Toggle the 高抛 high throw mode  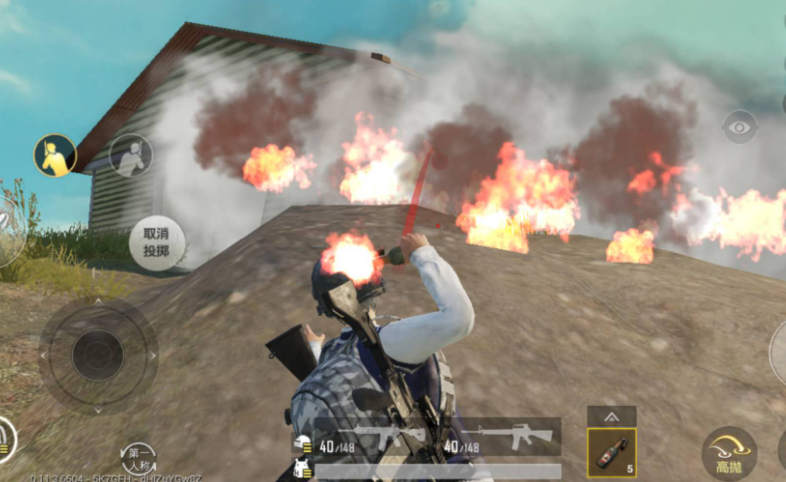729,452
